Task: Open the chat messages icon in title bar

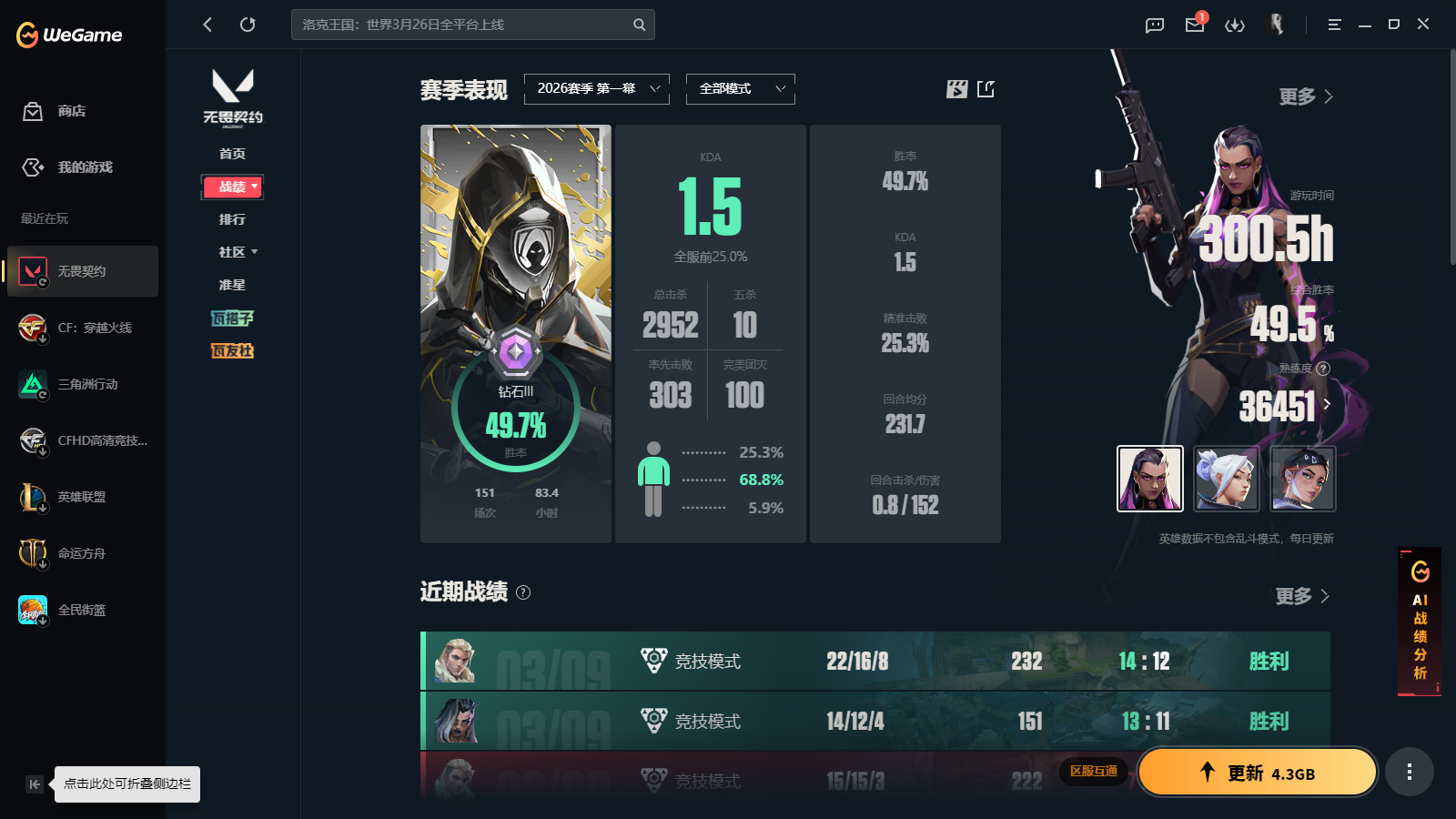Action: (1154, 25)
